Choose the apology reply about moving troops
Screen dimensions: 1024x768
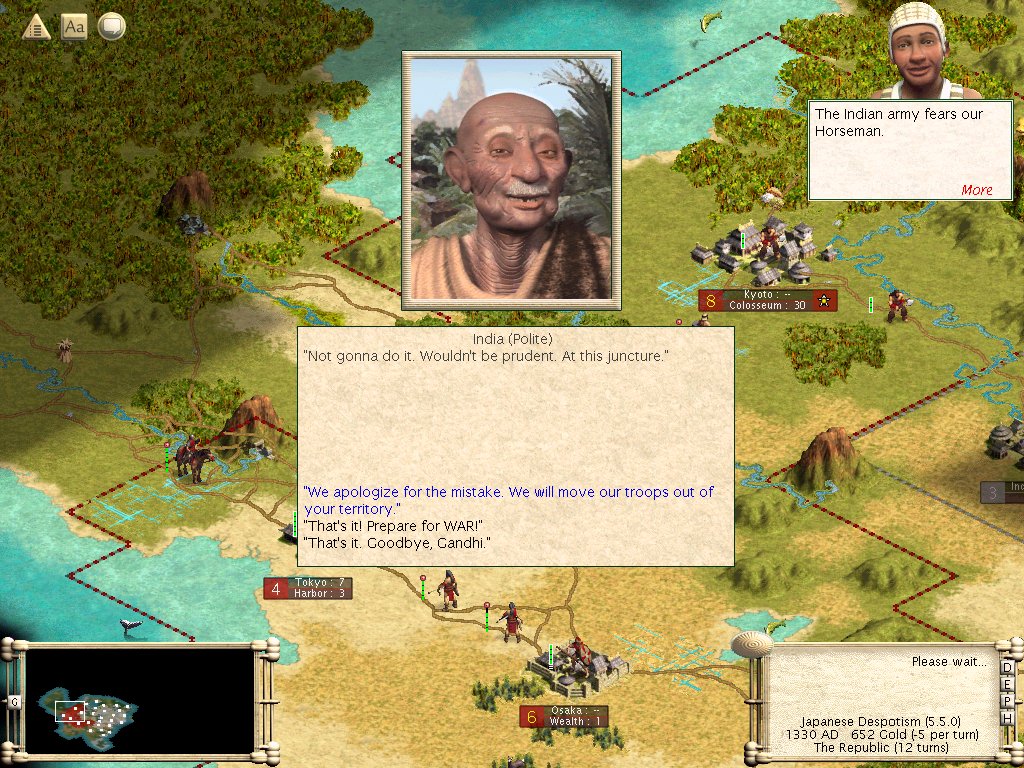click(x=508, y=500)
